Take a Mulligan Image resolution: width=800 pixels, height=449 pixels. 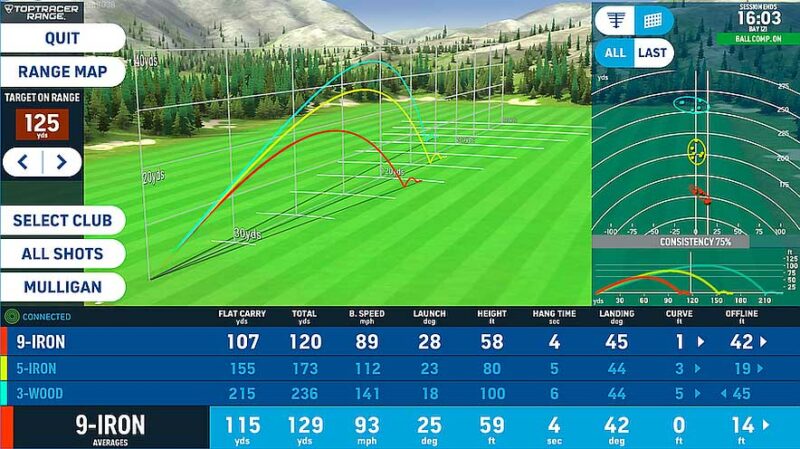tap(62, 287)
